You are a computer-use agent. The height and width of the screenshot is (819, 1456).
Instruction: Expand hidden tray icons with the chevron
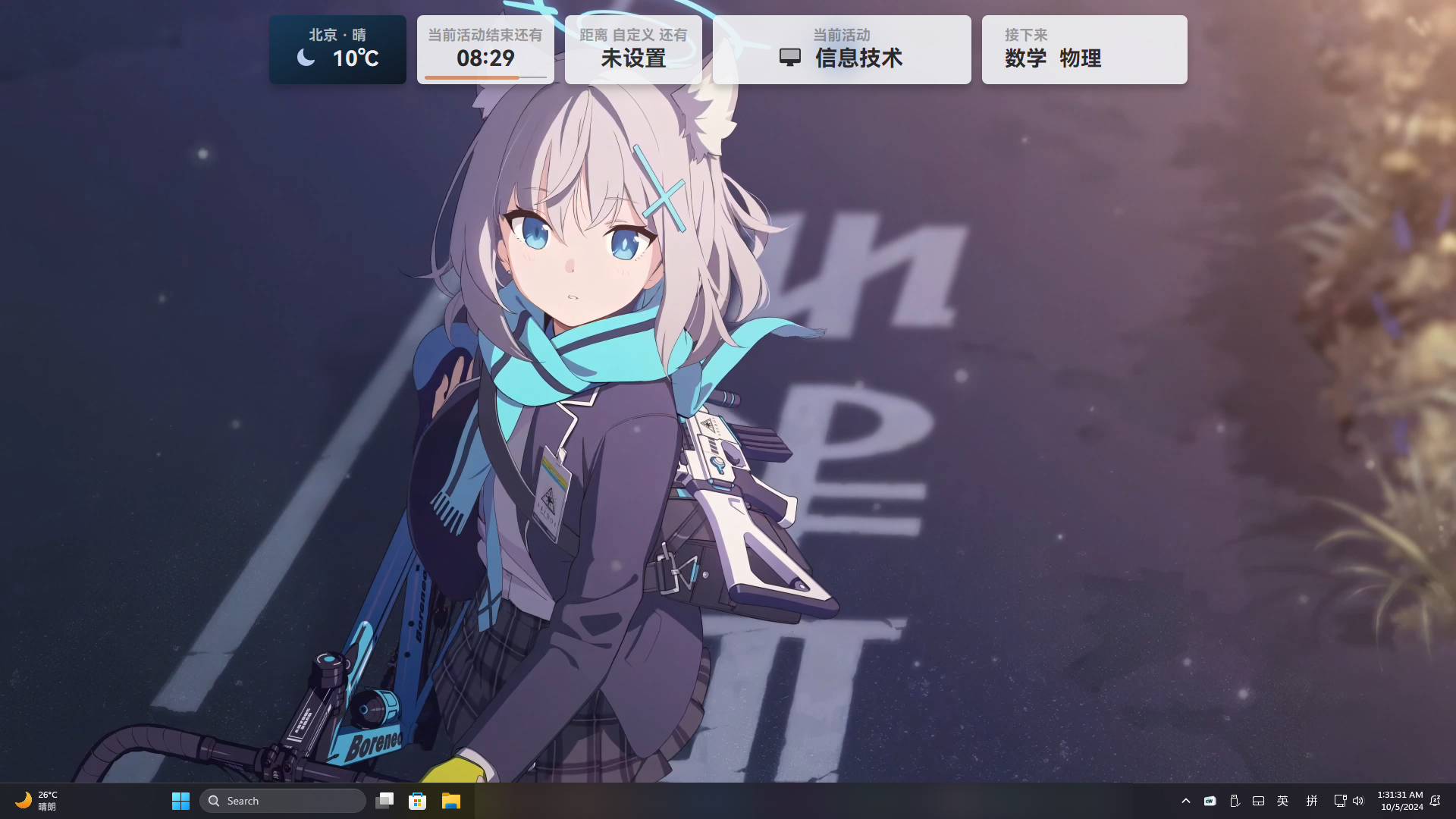pos(1185,800)
